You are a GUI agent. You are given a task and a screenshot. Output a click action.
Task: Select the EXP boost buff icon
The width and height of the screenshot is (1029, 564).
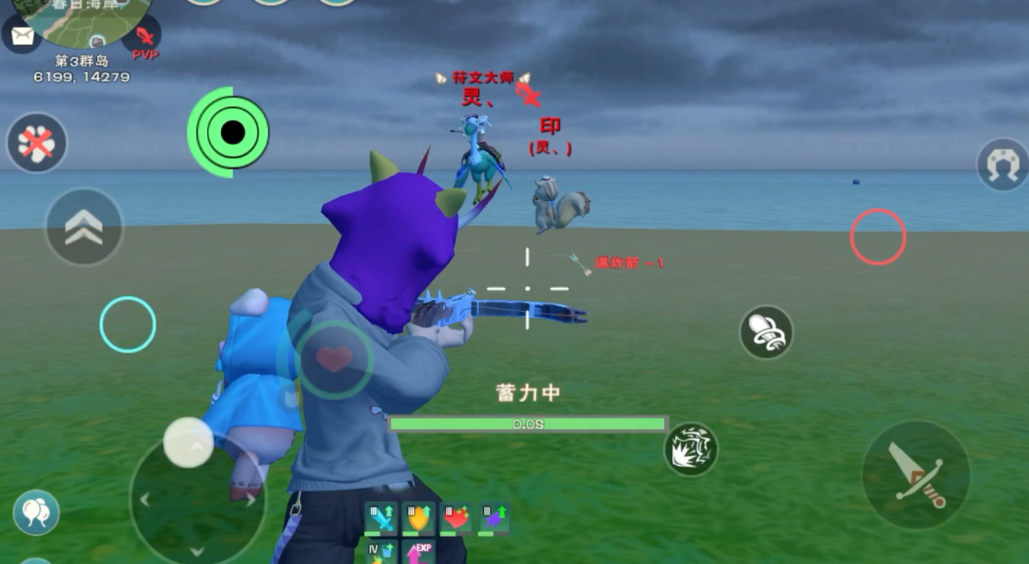(x=418, y=552)
